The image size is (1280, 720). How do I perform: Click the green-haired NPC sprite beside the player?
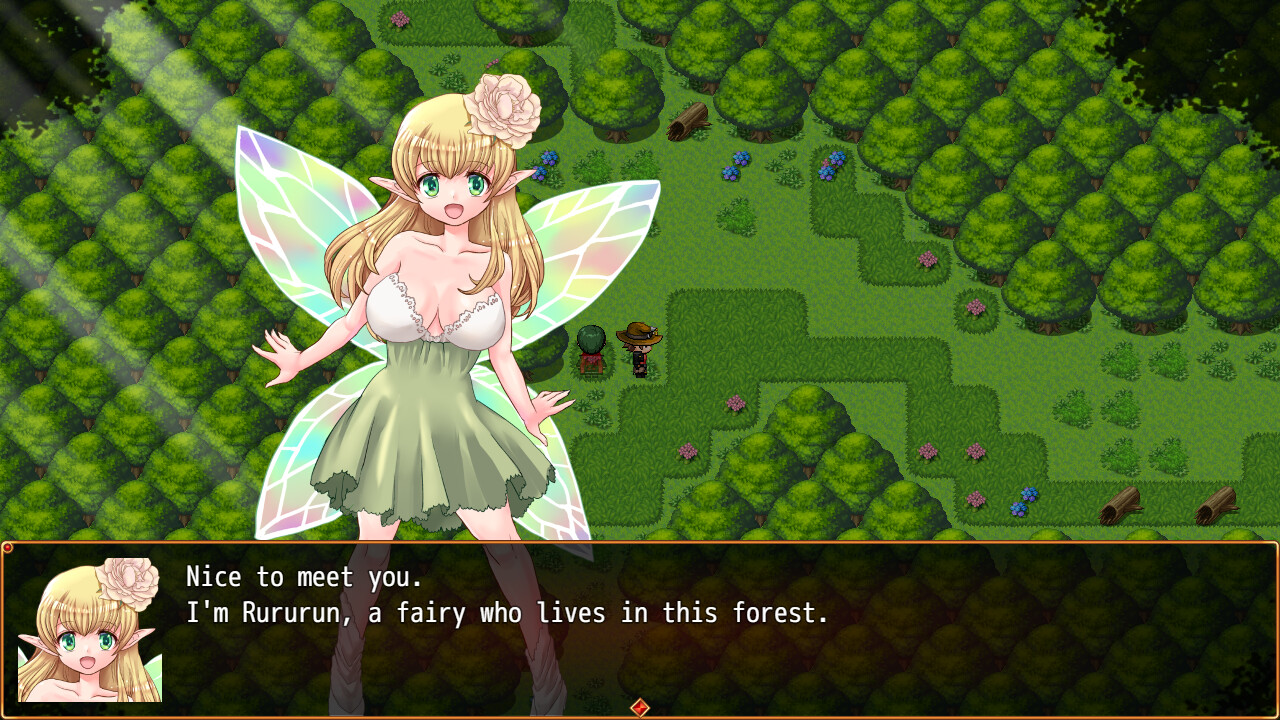tap(590, 345)
